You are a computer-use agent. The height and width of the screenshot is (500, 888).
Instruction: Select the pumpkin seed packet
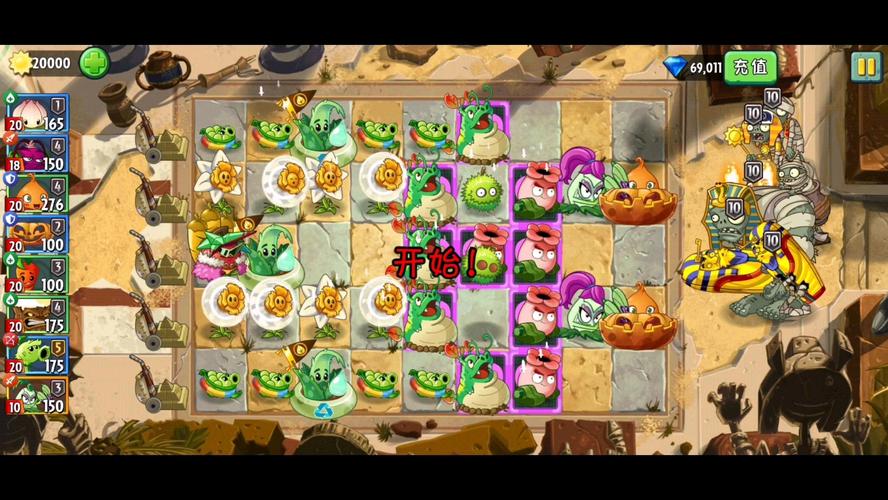coord(36,233)
